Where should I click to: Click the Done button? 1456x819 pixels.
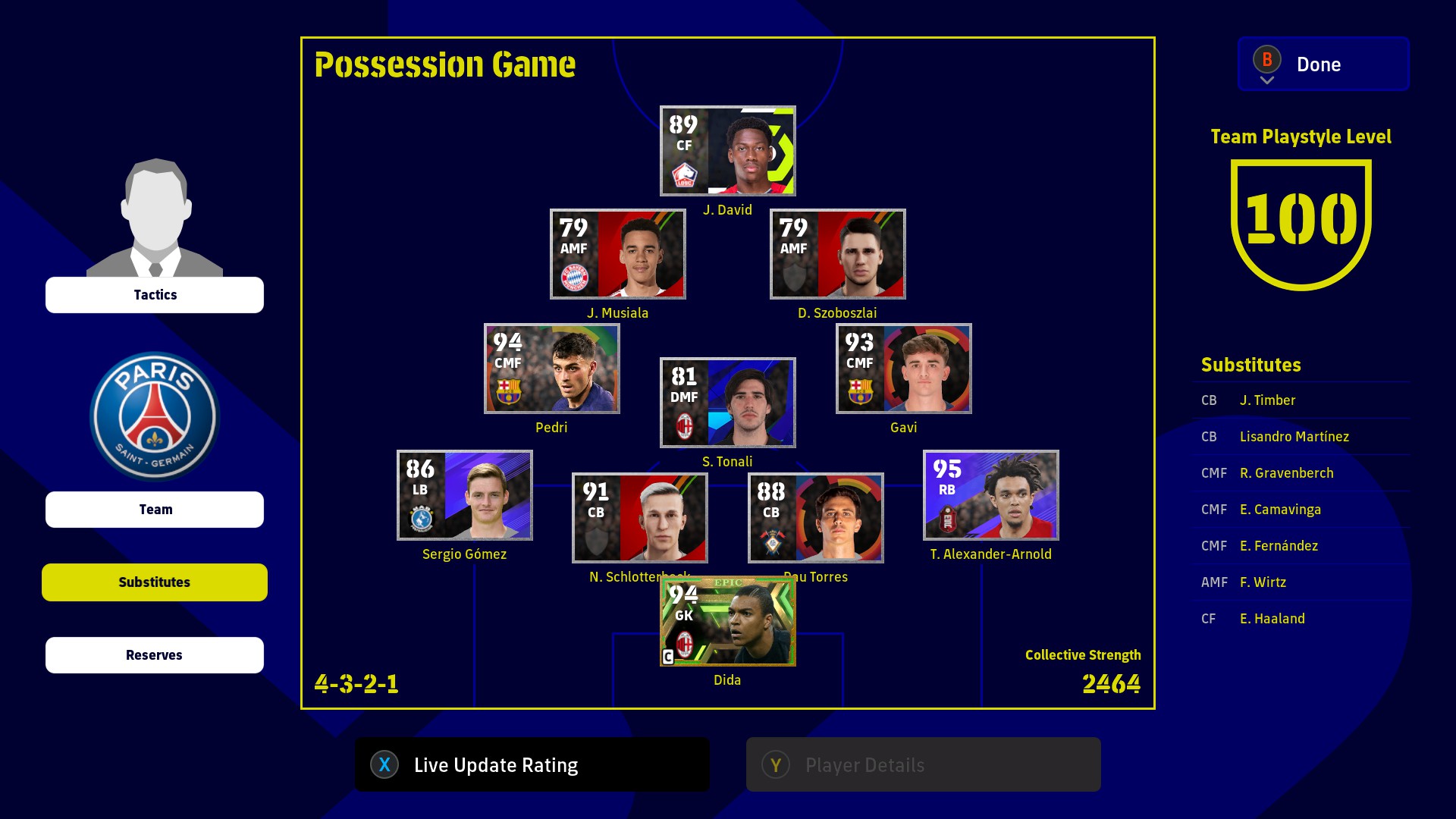coord(1323,64)
